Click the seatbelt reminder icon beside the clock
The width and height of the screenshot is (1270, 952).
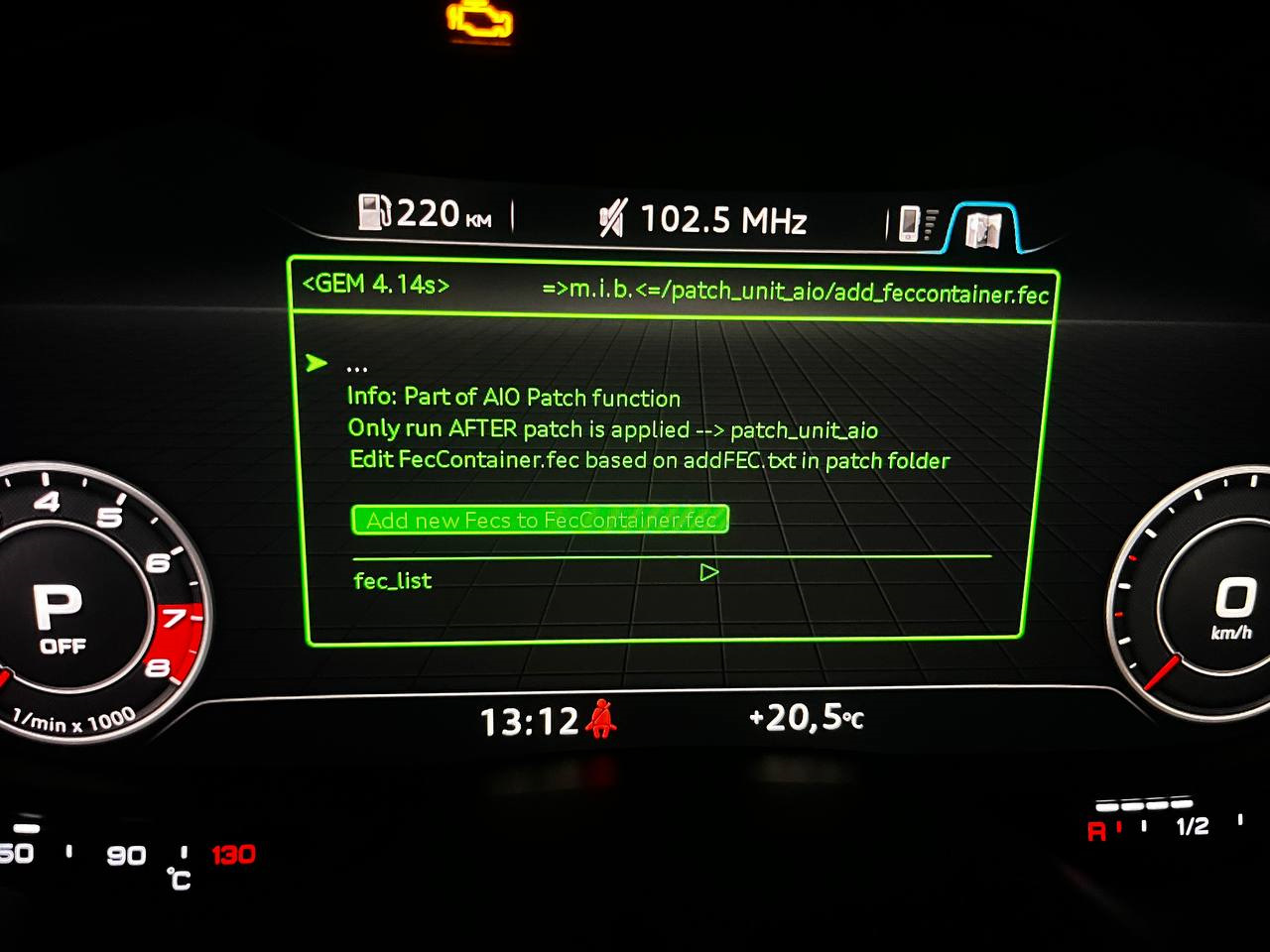pyautogui.click(x=601, y=721)
